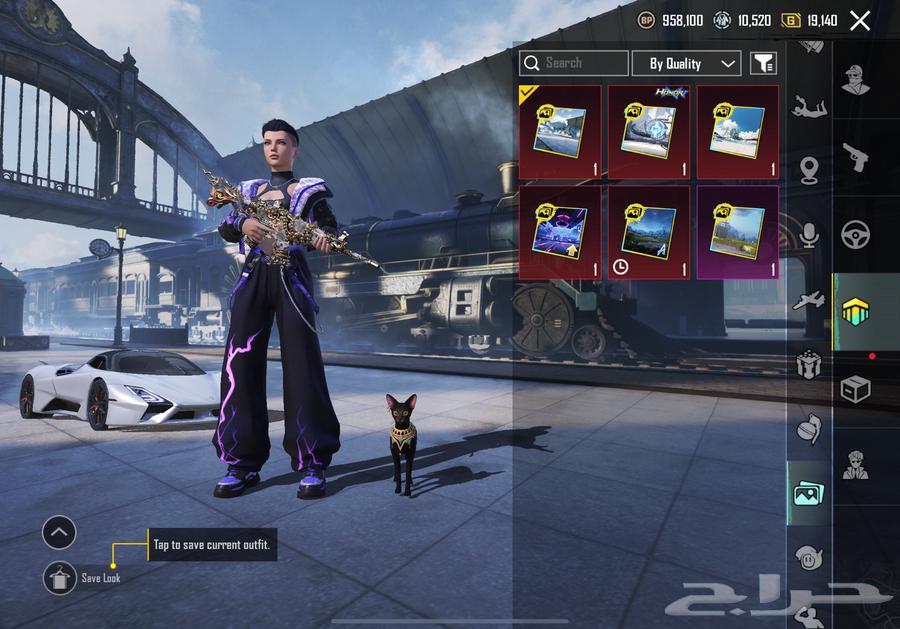Pick the purple neon lobby theme tile
The height and width of the screenshot is (629, 900).
point(559,232)
